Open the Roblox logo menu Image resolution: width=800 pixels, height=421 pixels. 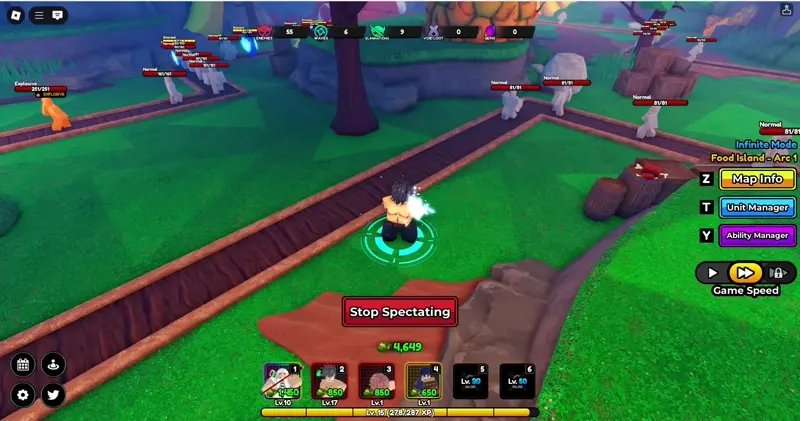tap(14, 15)
